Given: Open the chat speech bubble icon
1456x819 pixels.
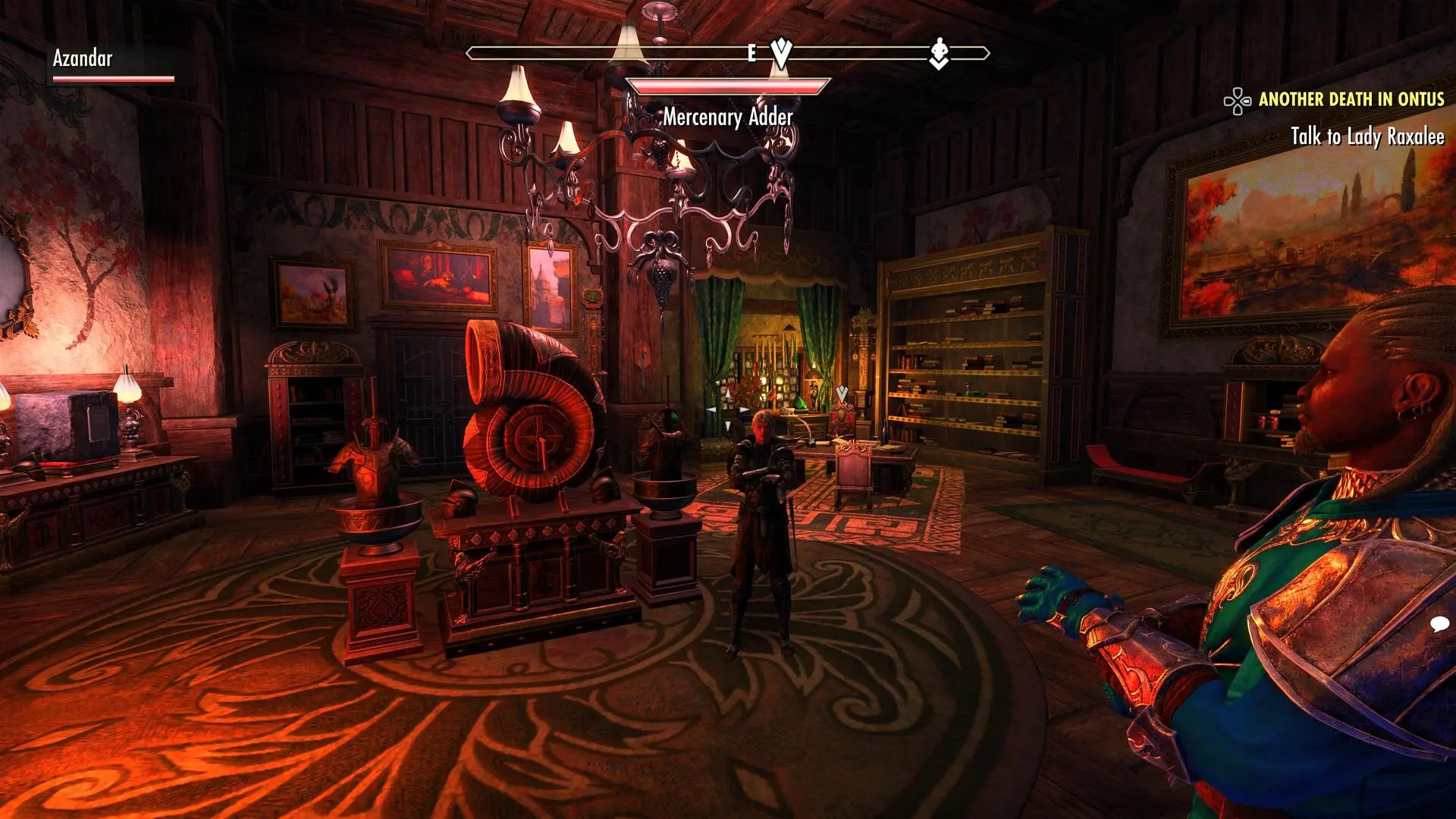Looking at the screenshot, I should point(1439,624).
